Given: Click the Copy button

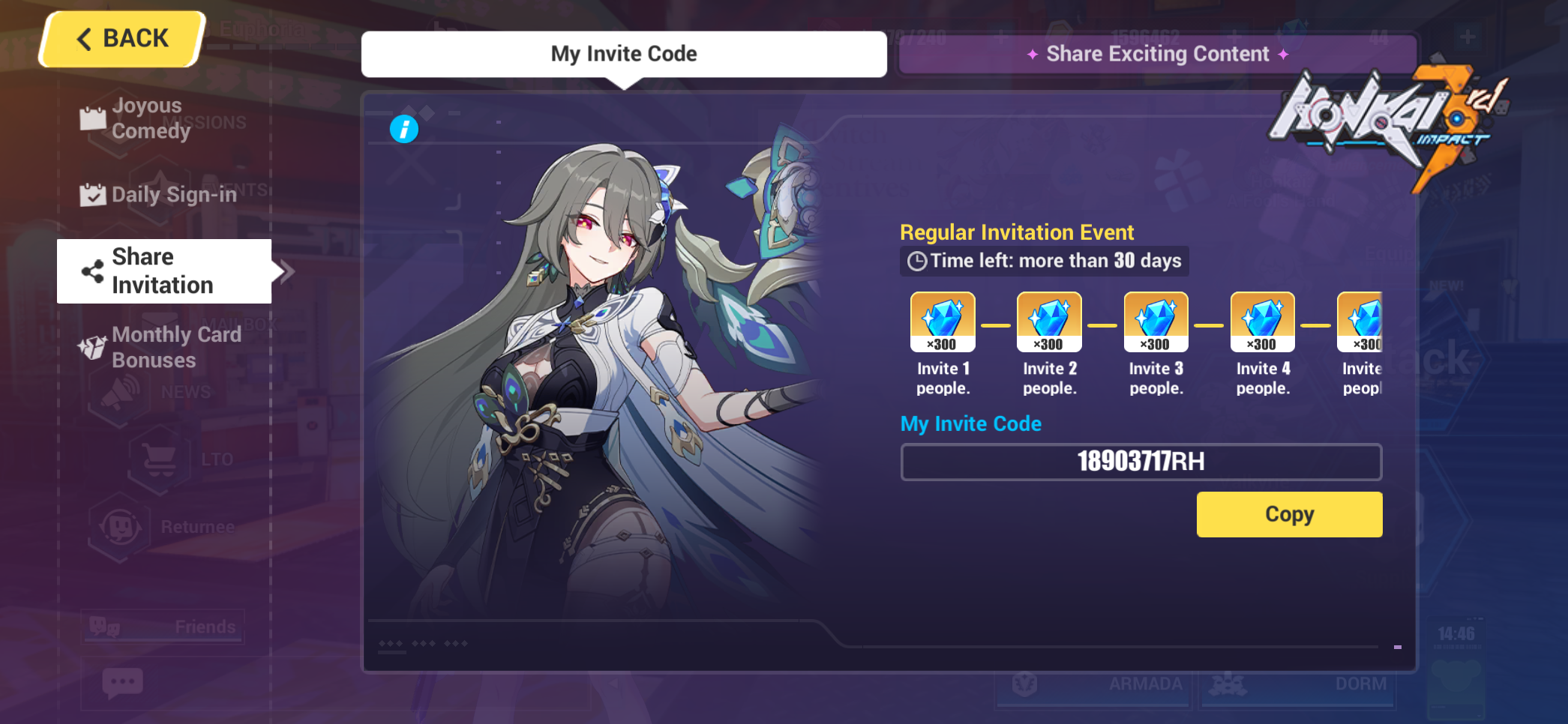Looking at the screenshot, I should tap(1288, 514).
